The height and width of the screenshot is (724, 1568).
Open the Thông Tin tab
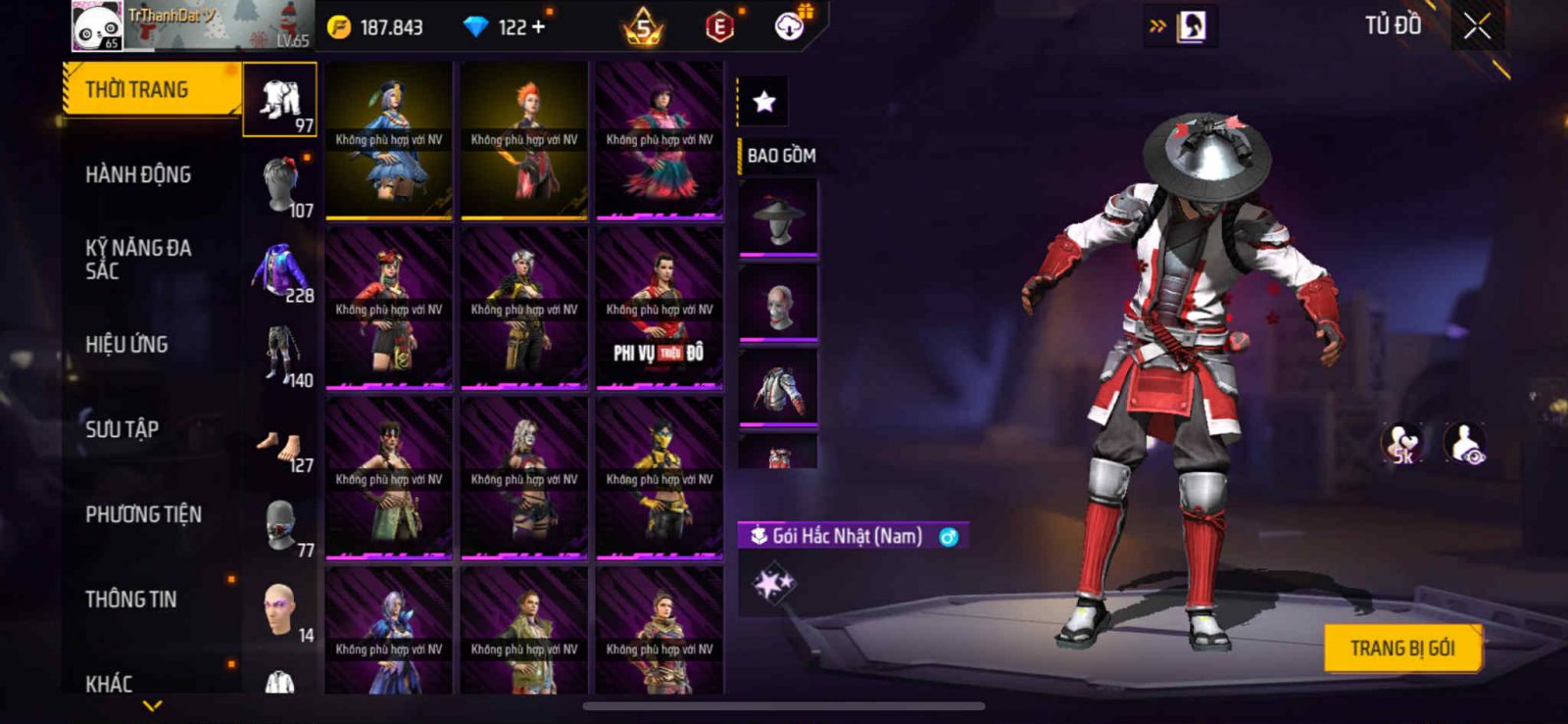[131, 599]
